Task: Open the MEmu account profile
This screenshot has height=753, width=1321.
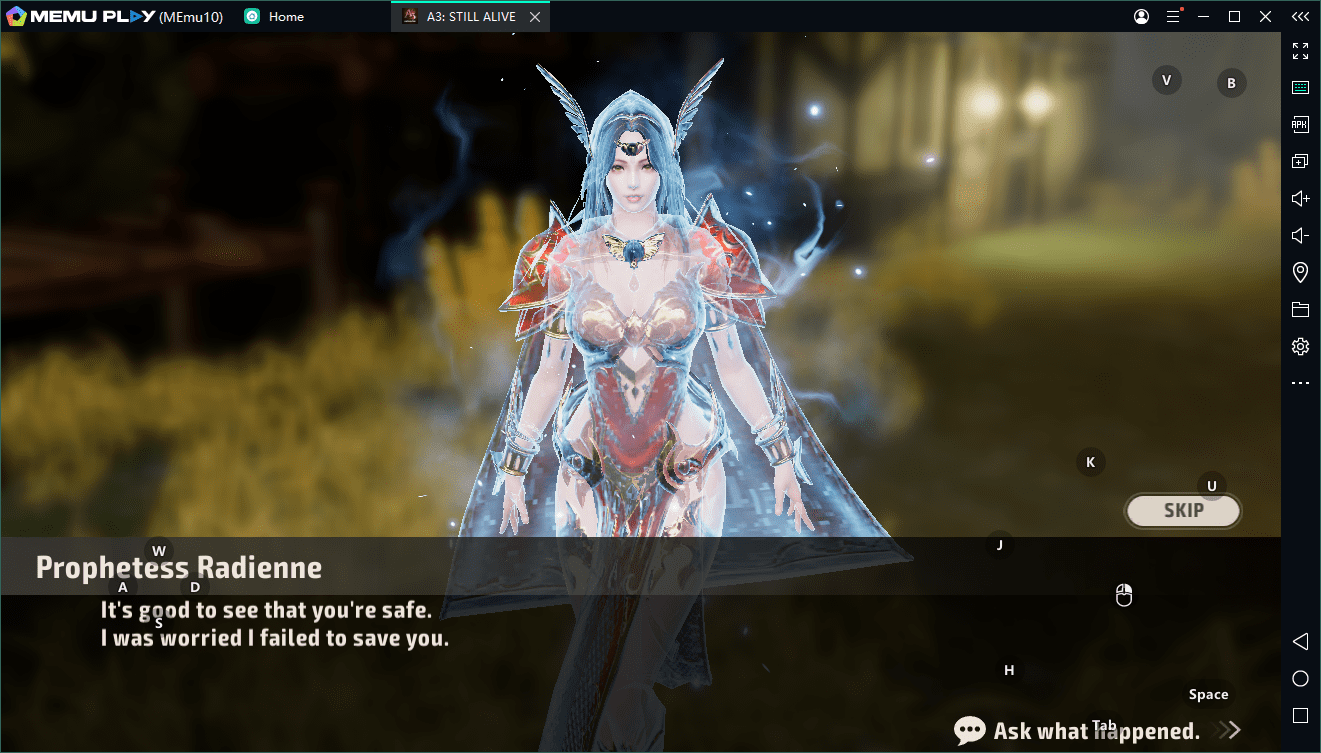Action: pyautogui.click(x=1141, y=17)
